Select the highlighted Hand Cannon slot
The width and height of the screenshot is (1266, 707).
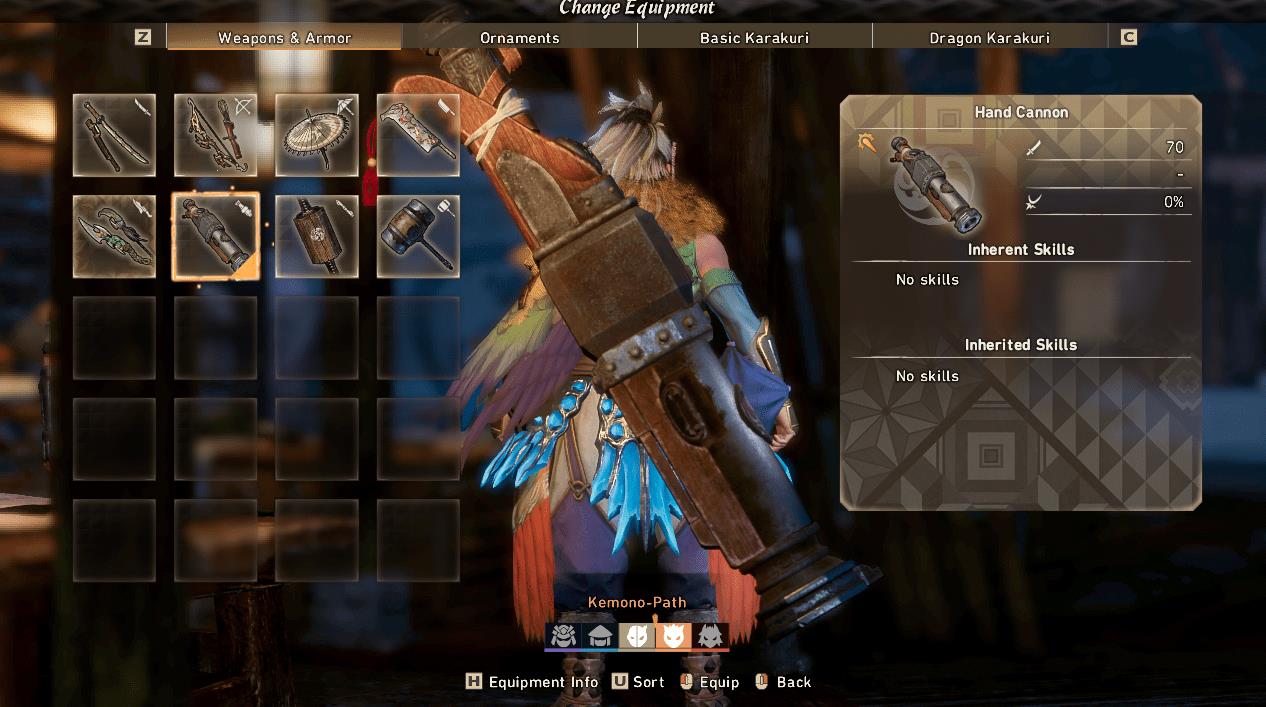216,236
